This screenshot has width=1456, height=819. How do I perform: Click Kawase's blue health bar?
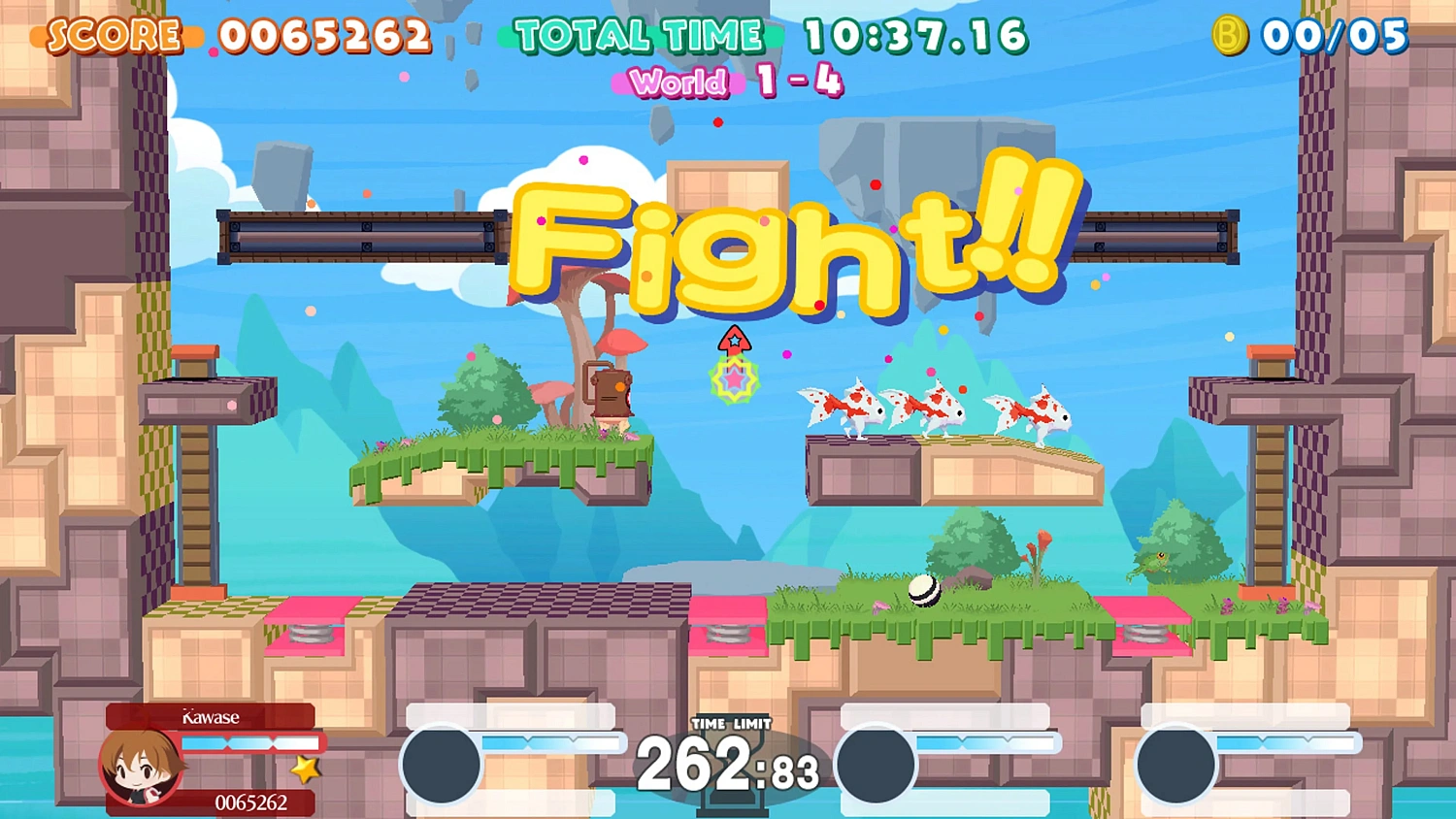click(x=252, y=742)
